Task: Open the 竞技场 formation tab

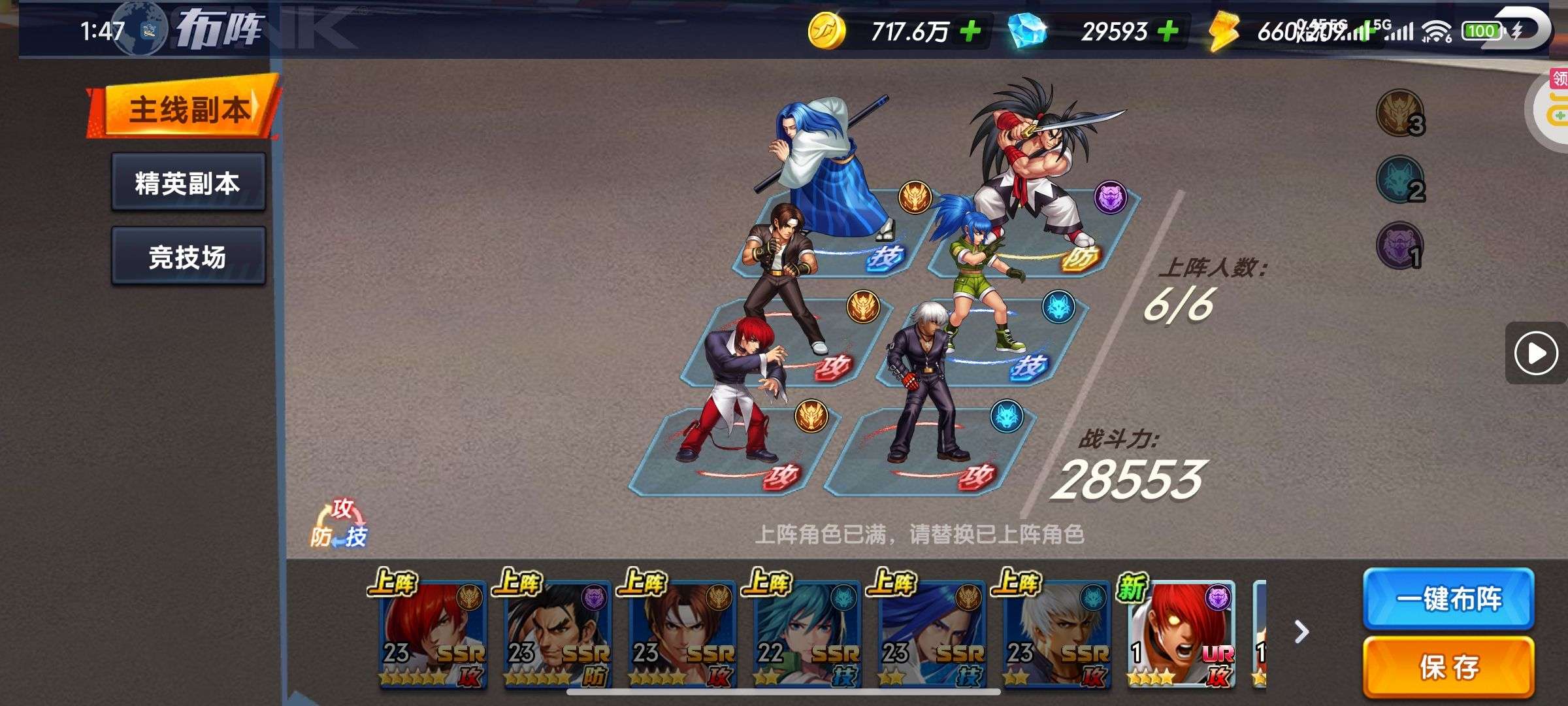Action: click(x=188, y=256)
